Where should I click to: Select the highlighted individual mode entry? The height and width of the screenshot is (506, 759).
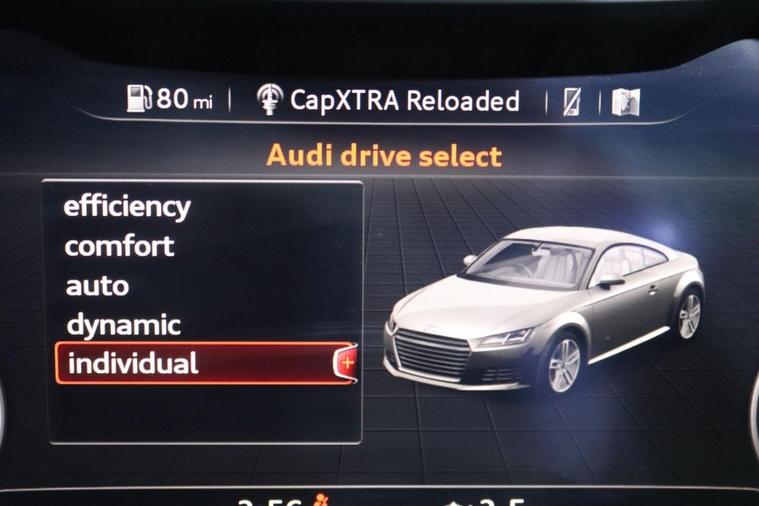tap(190, 364)
